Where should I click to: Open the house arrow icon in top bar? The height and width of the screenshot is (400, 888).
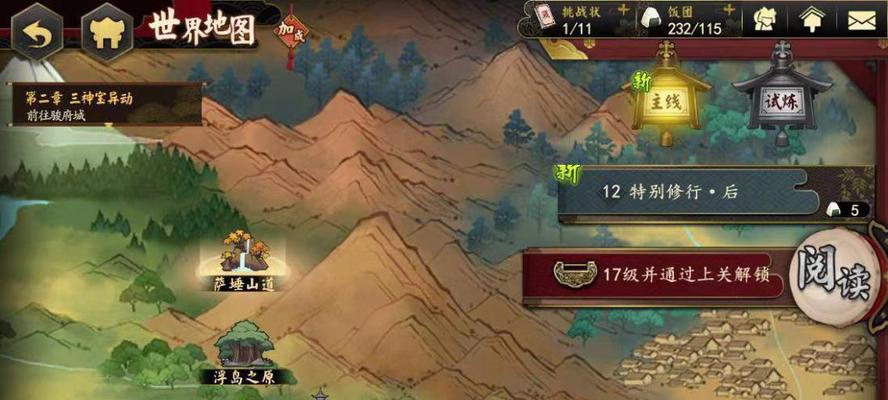812,20
